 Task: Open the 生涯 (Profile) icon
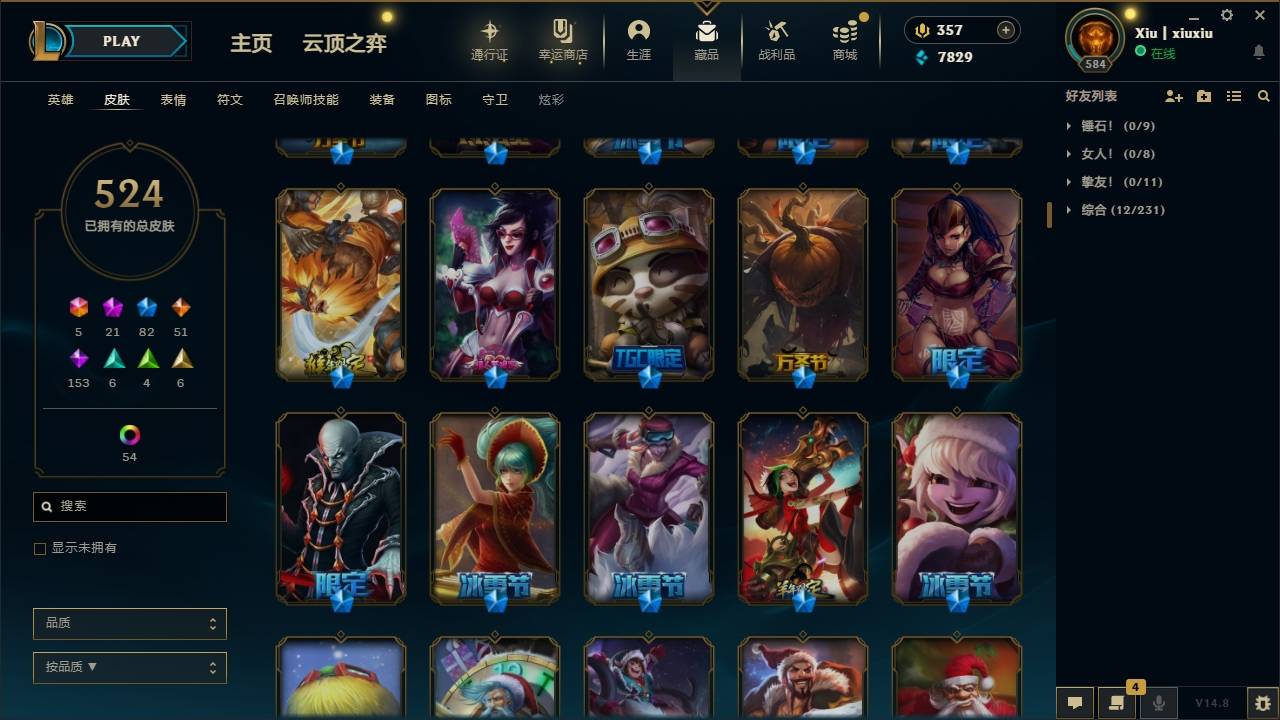[639, 40]
